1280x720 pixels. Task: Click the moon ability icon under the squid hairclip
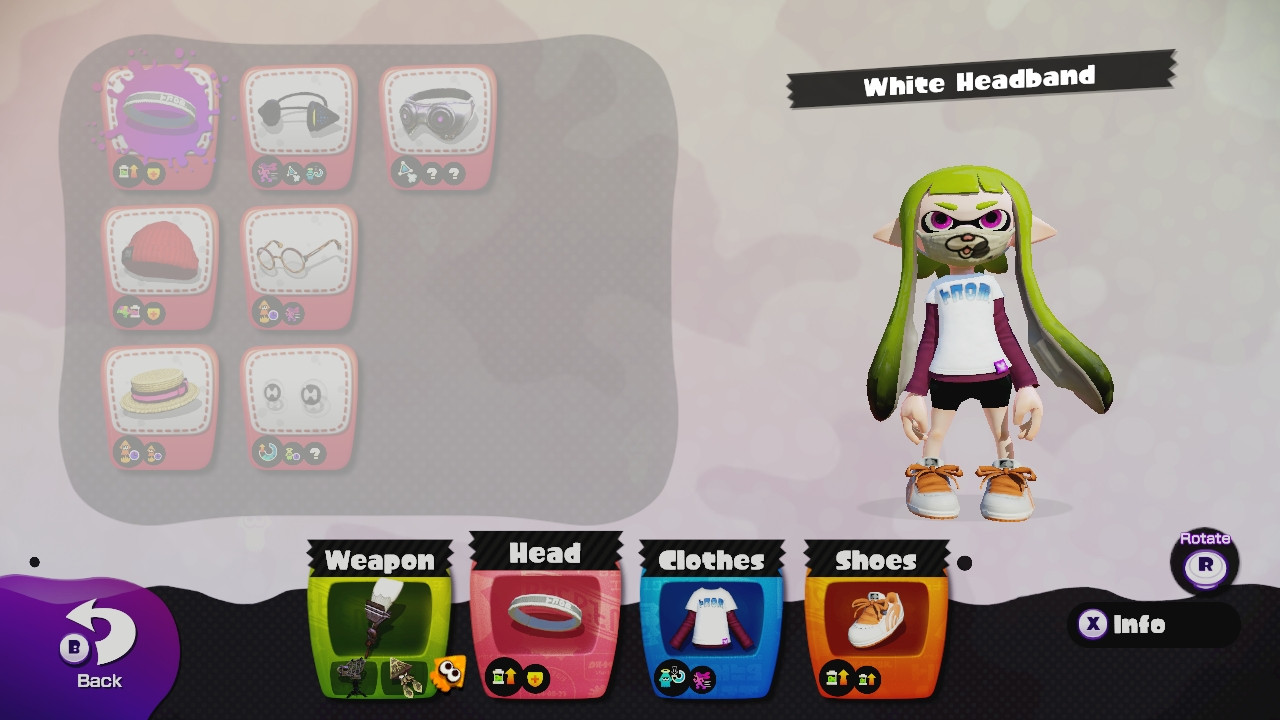266,452
